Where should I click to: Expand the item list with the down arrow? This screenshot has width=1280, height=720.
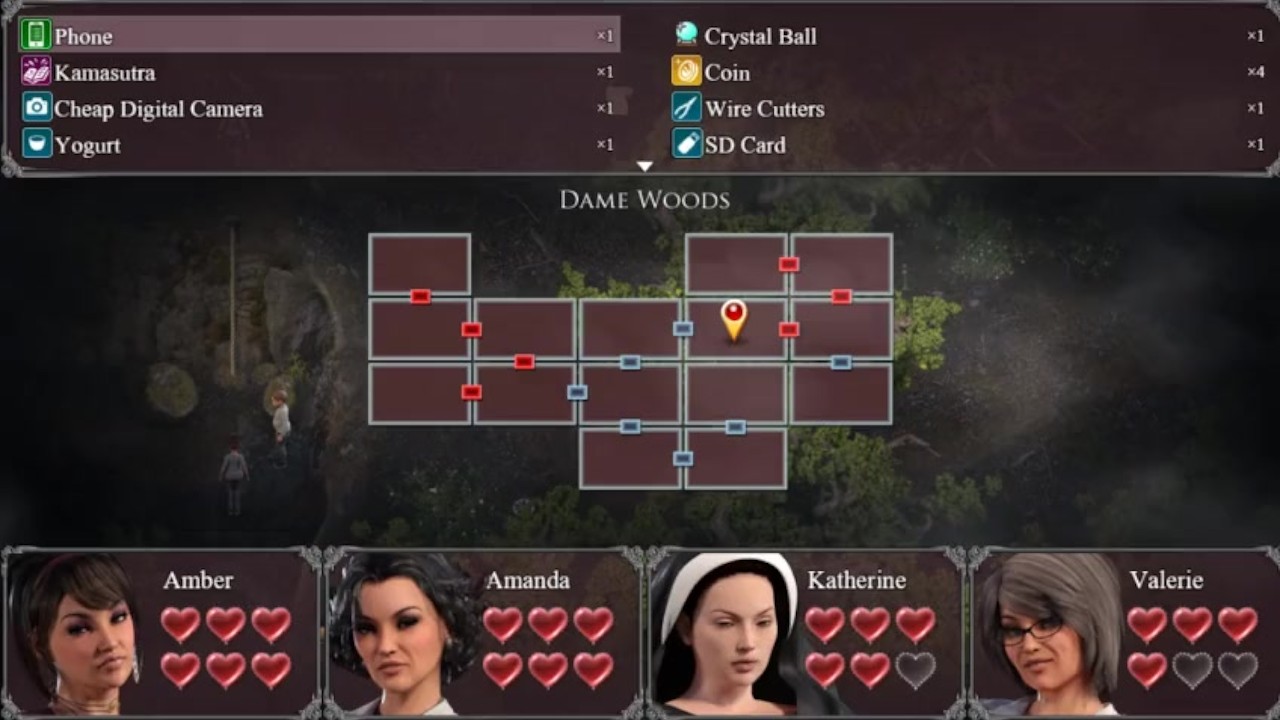(x=645, y=166)
